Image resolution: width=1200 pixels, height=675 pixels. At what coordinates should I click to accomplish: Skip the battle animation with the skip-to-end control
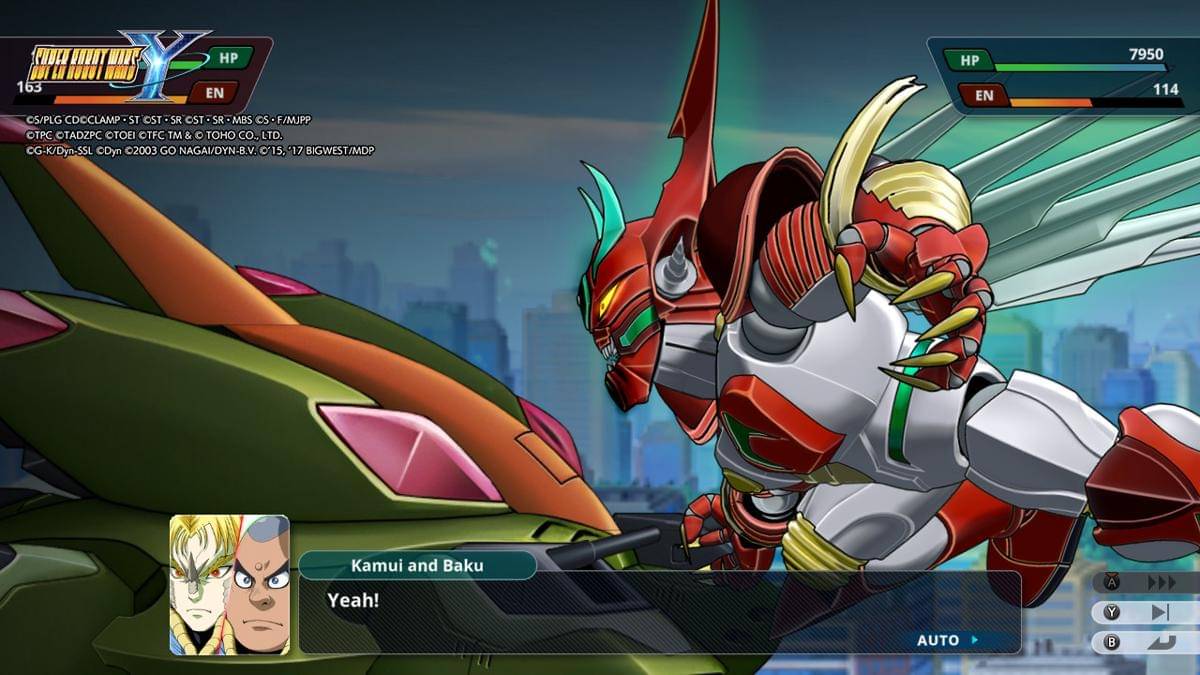click(1160, 612)
